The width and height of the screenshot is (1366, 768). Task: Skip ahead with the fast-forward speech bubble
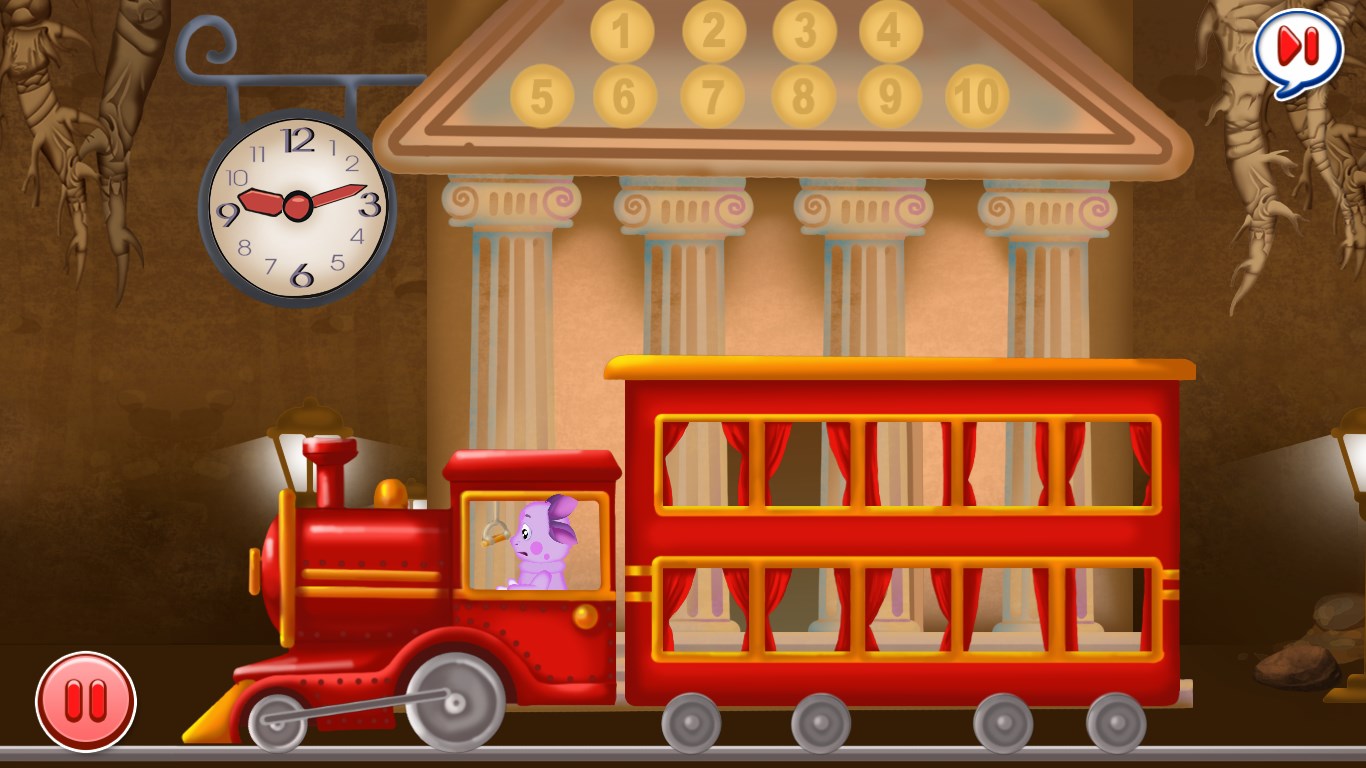(x=1298, y=49)
